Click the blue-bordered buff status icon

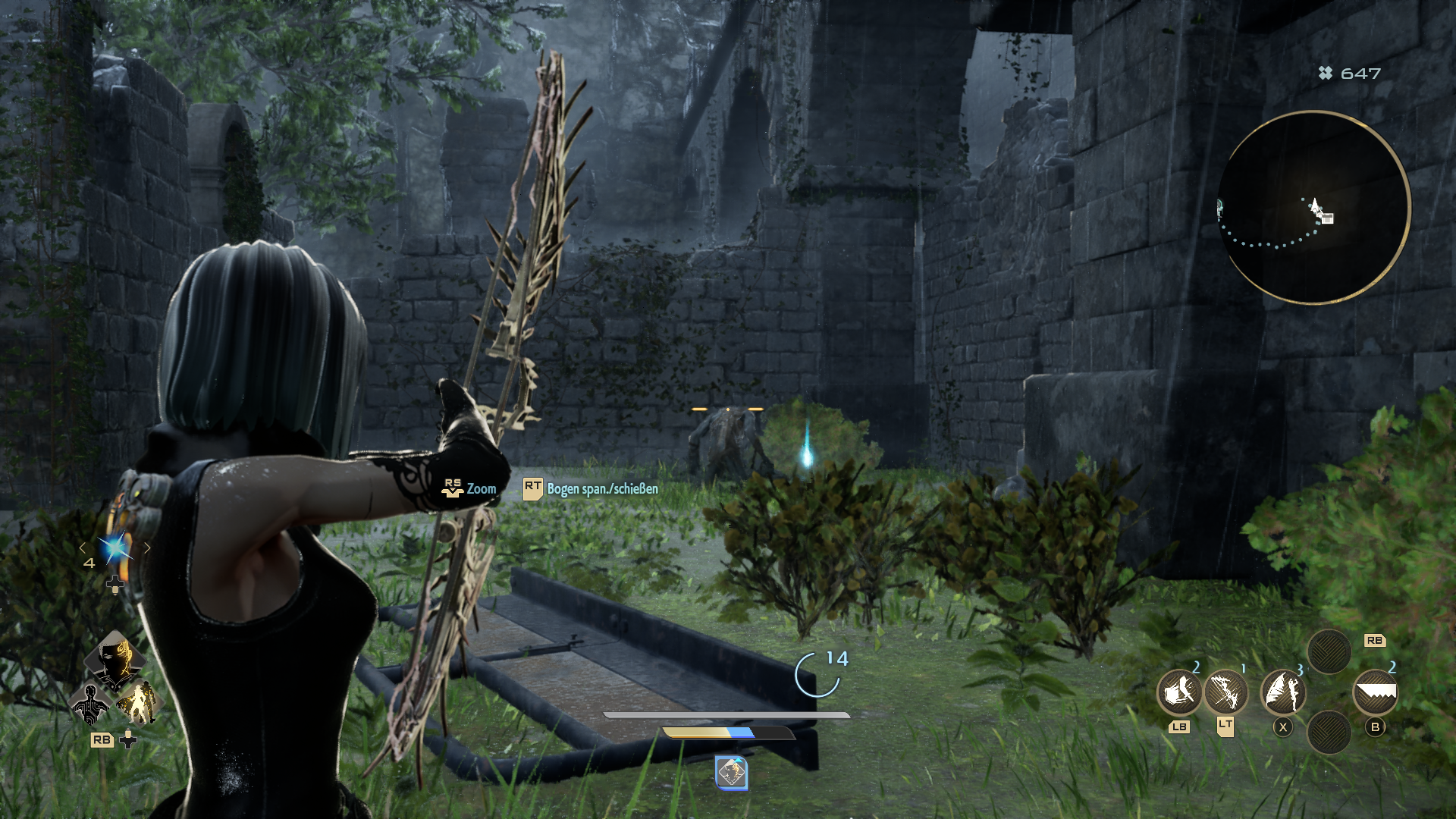tap(732, 773)
